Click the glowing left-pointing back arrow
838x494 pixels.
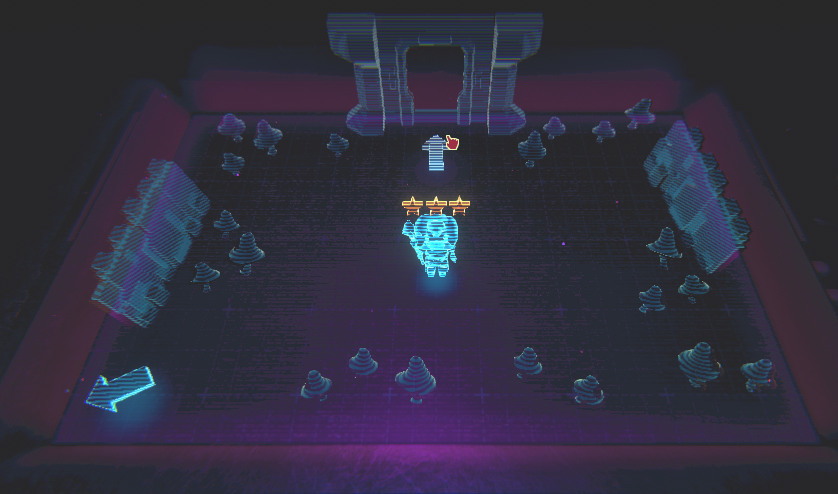point(119,389)
